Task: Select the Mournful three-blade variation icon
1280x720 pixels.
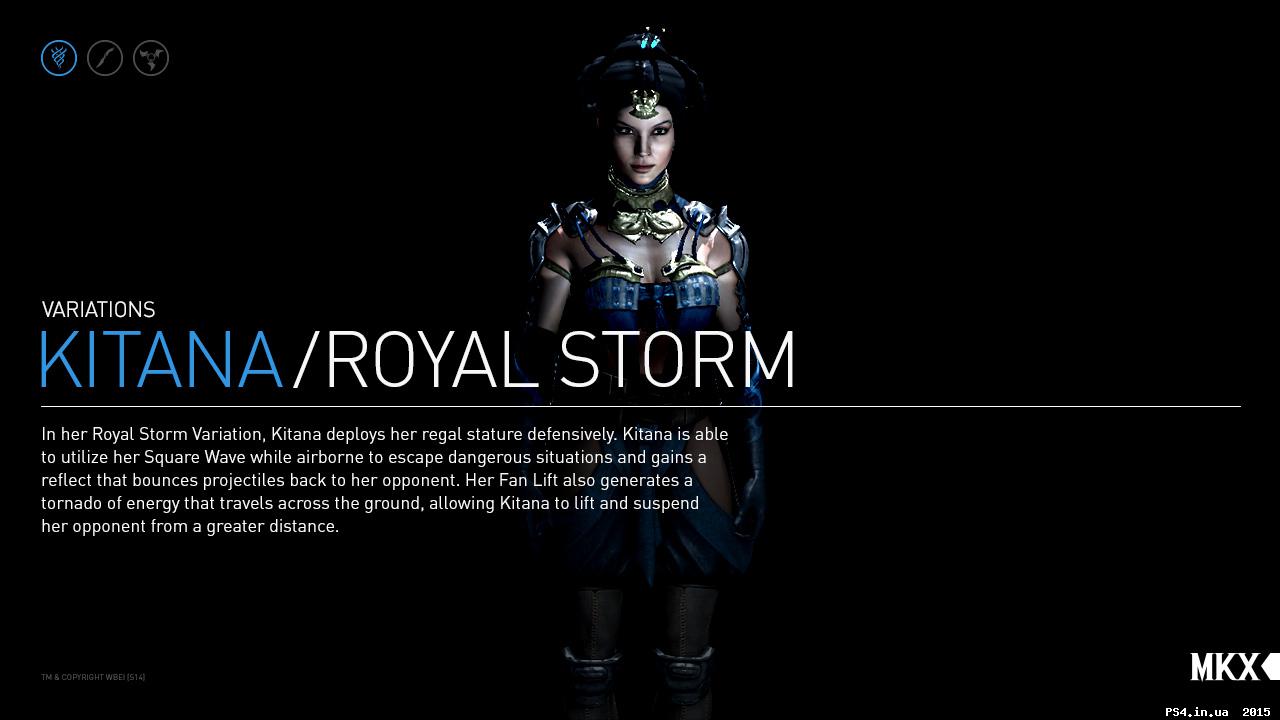Action: coord(150,57)
